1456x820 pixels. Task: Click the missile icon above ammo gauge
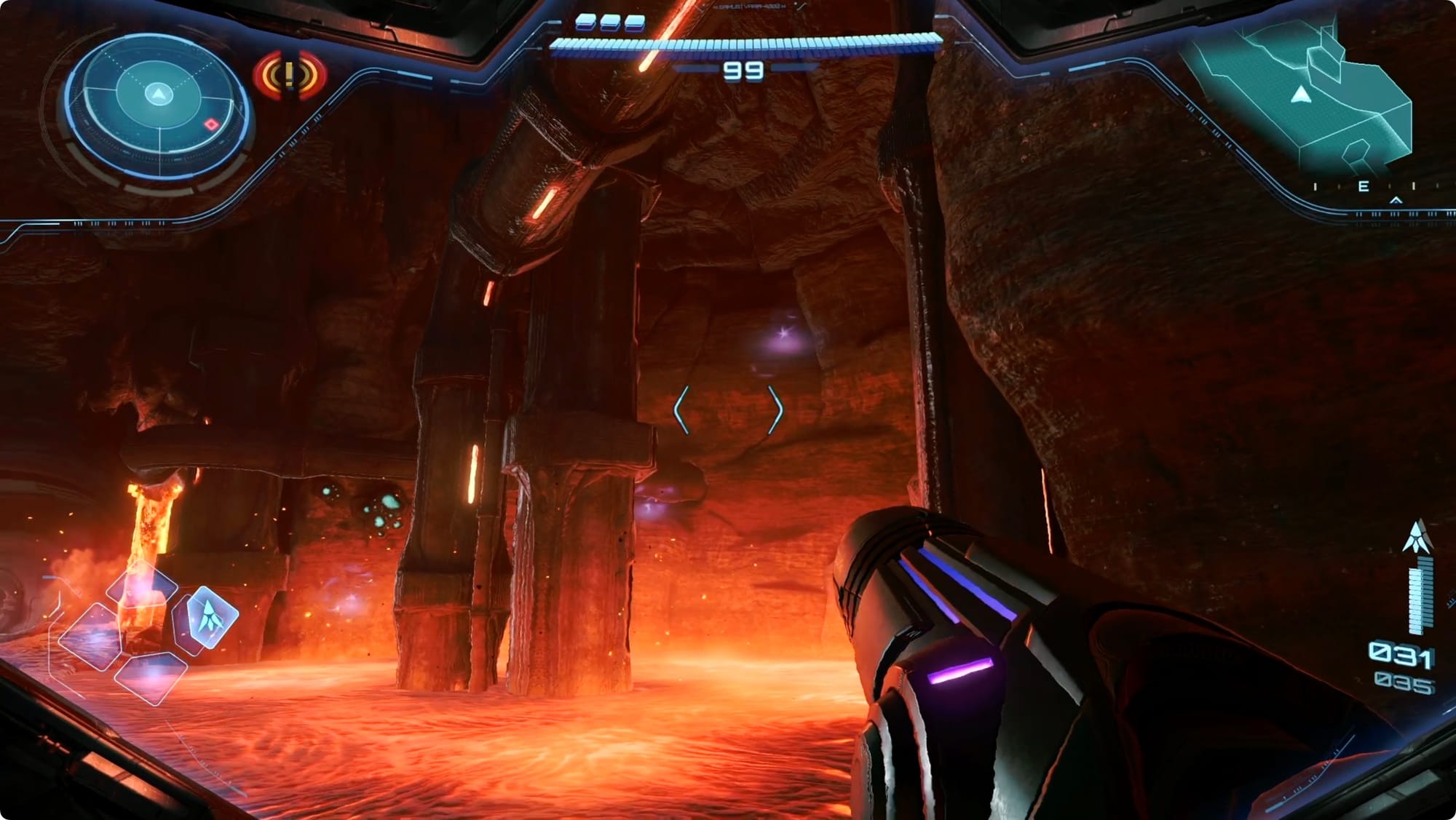click(1417, 537)
